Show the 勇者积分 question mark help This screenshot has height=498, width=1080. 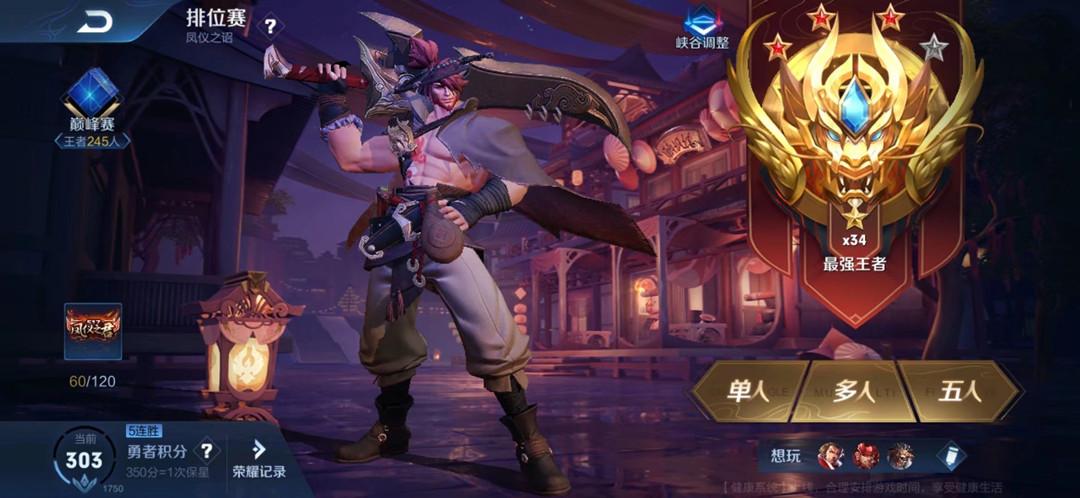click(x=206, y=451)
